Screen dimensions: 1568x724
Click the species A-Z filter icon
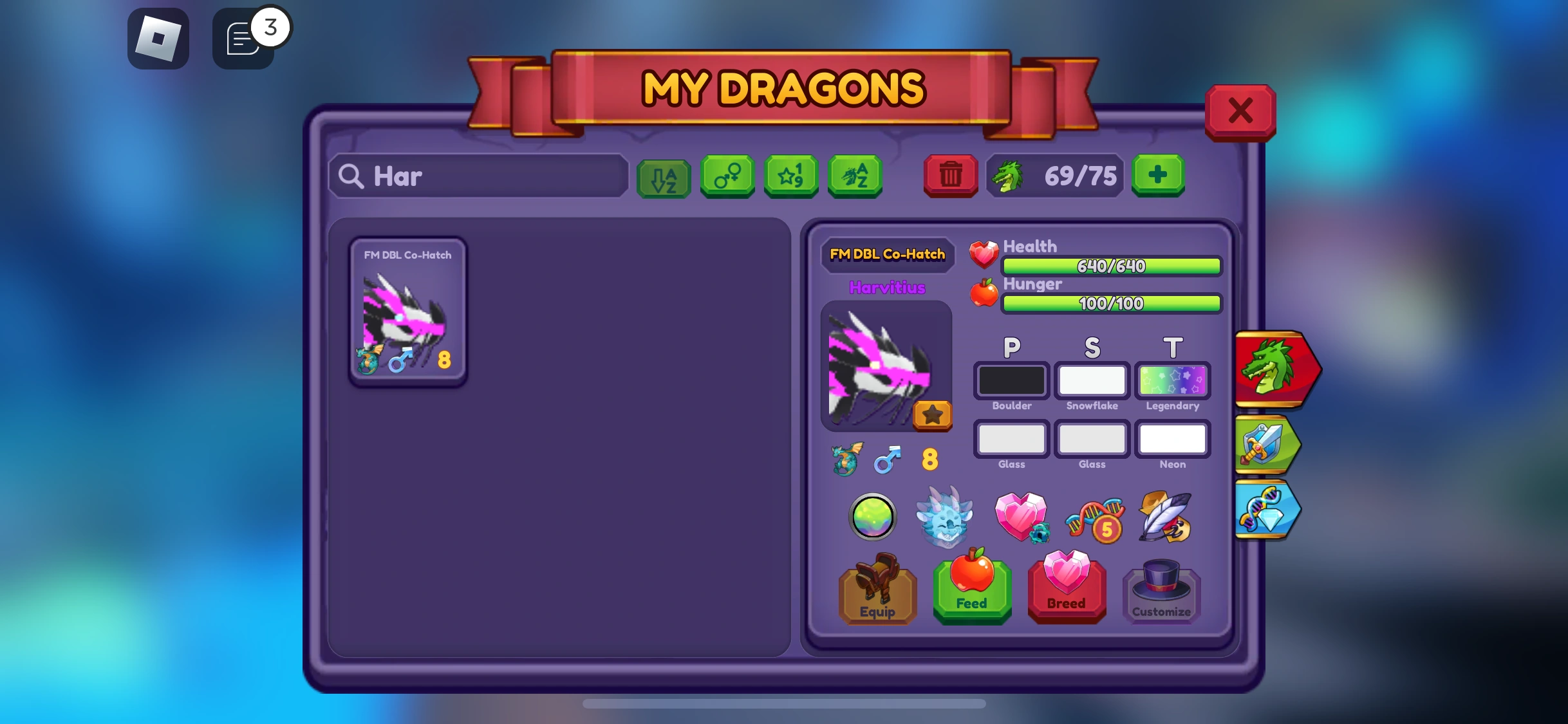(x=855, y=176)
